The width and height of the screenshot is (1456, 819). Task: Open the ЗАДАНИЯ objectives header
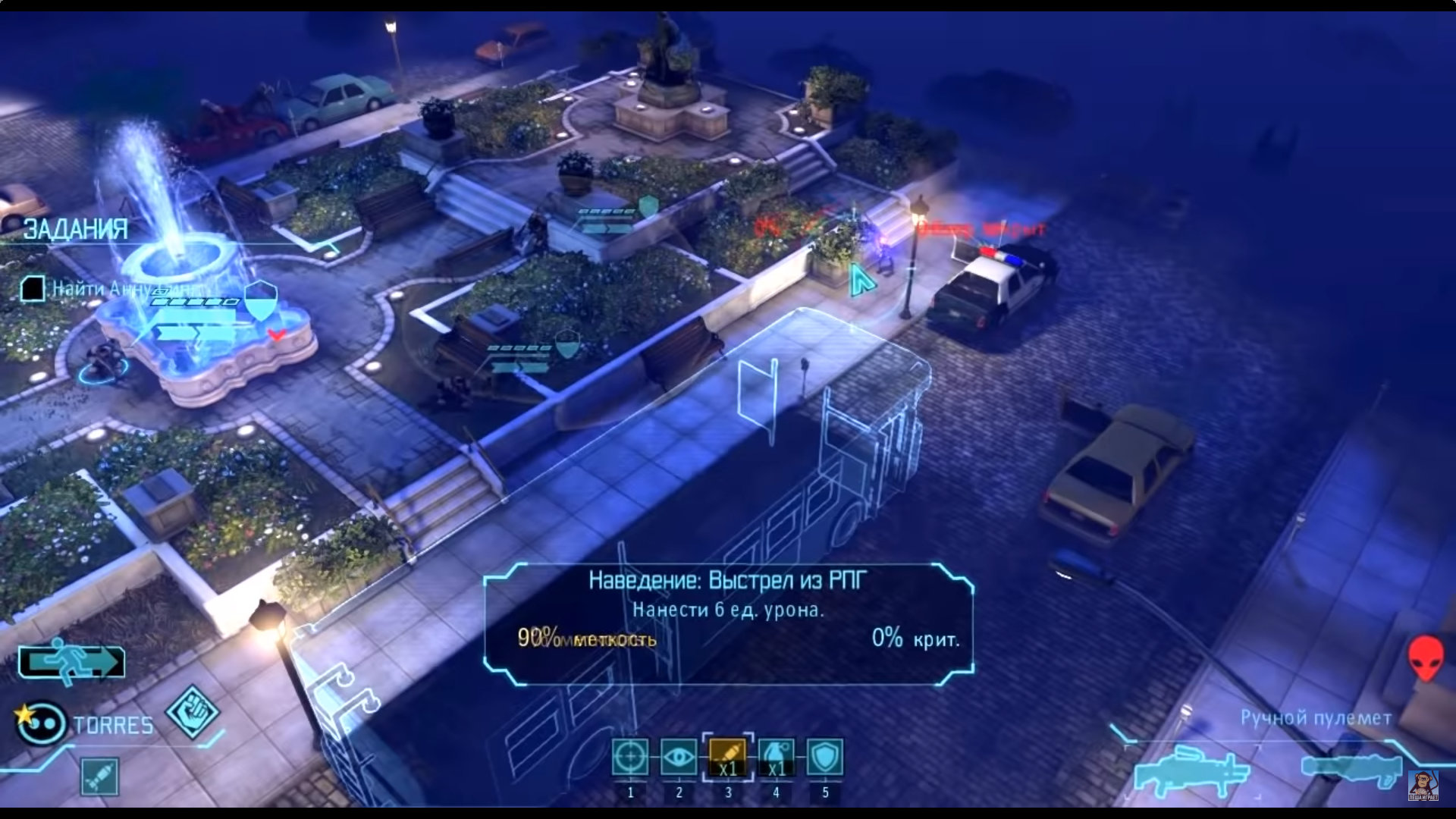coord(76,229)
